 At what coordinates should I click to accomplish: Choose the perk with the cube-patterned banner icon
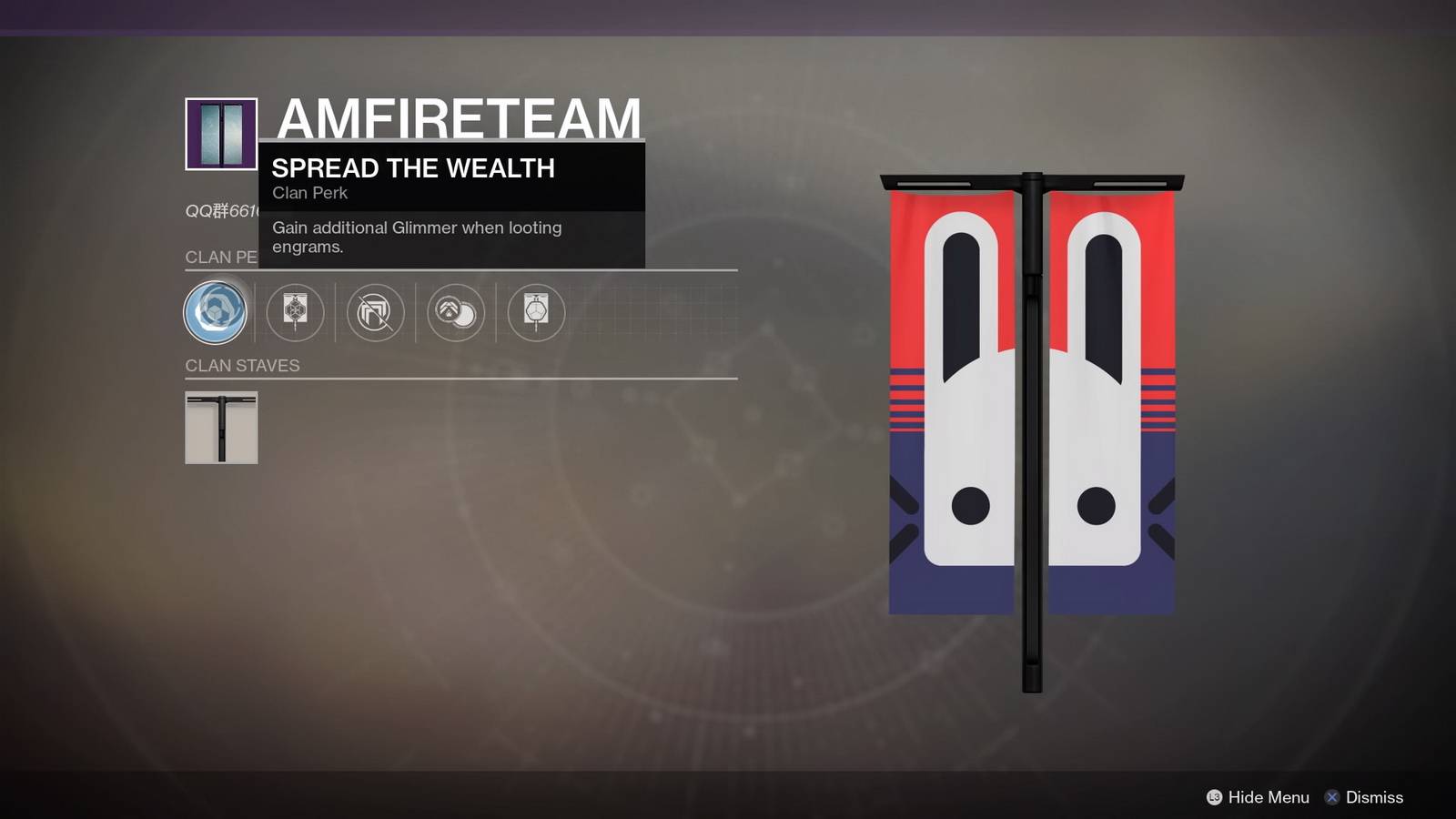coord(295,312)
